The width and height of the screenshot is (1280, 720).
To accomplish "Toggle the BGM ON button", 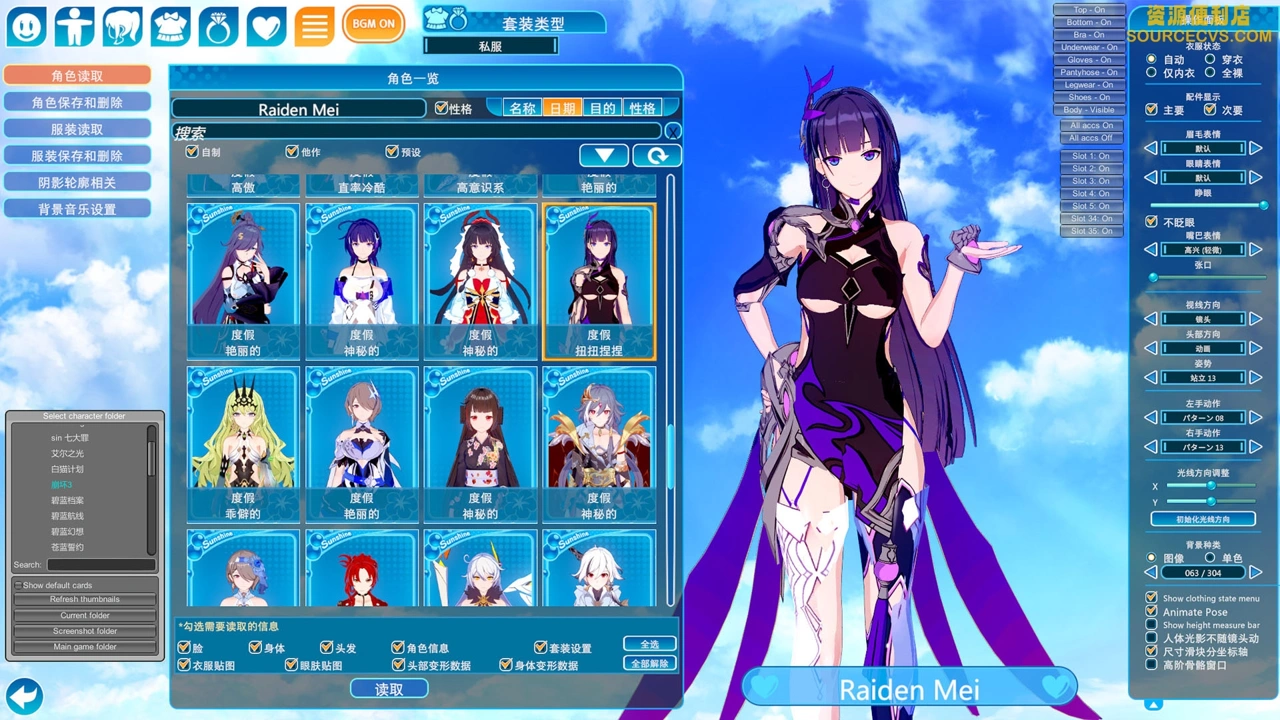I will [373, 24].
